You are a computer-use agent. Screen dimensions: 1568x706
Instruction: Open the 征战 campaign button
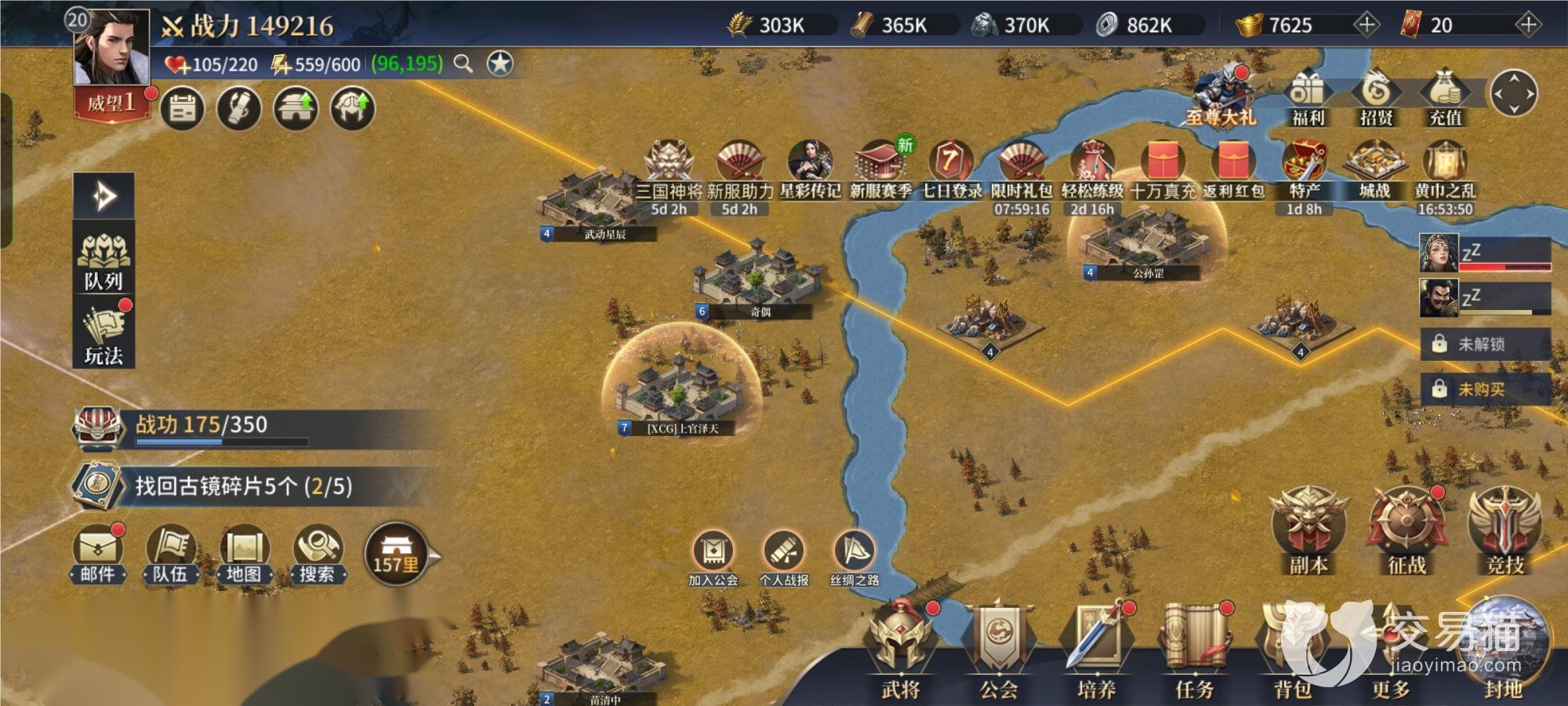1406,531
